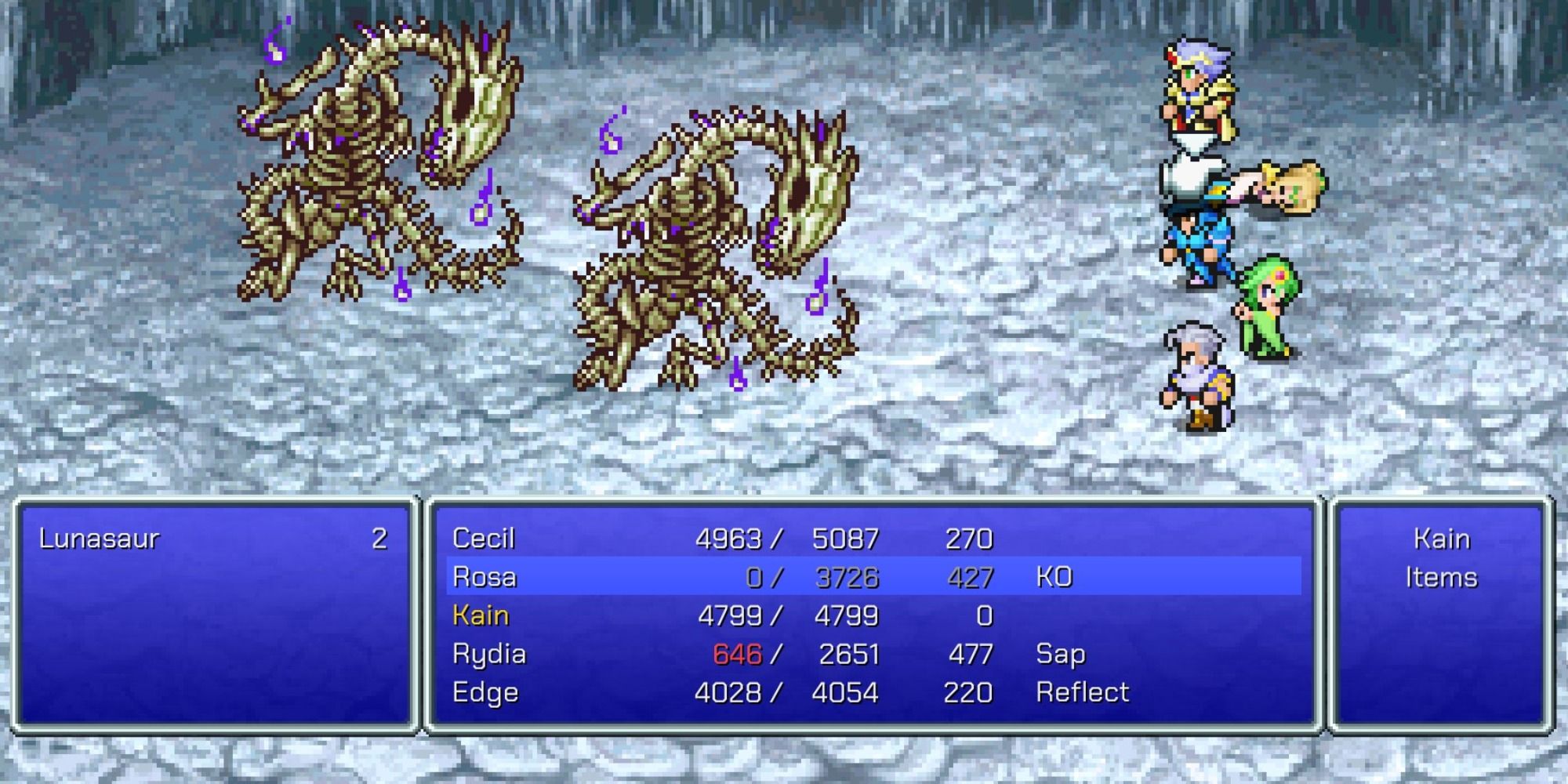Select Rosa's highlighted status row

[x=706, y=577]
